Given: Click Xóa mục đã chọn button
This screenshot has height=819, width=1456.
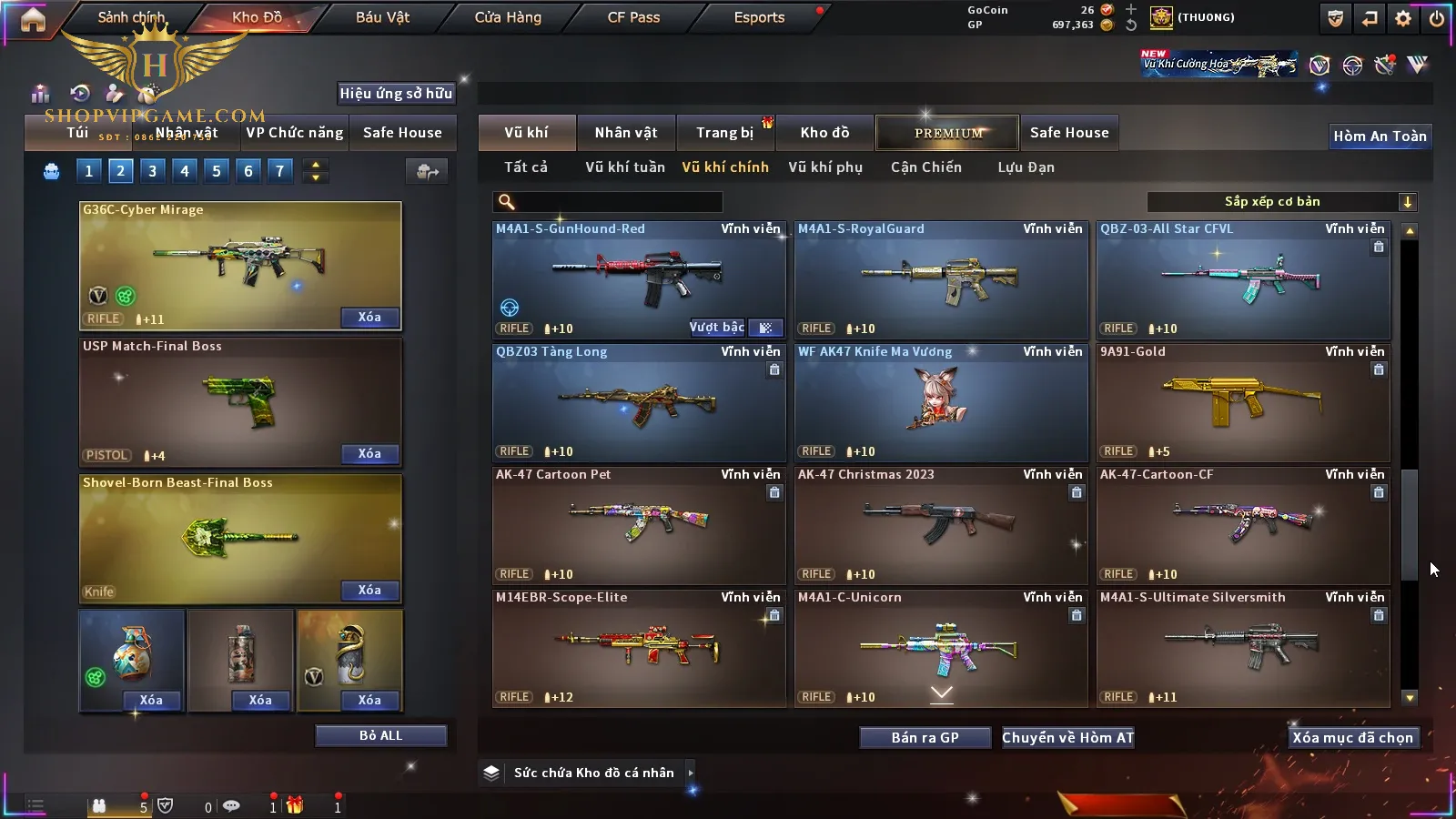Looking at the screenshot, I should (1352, 738).
